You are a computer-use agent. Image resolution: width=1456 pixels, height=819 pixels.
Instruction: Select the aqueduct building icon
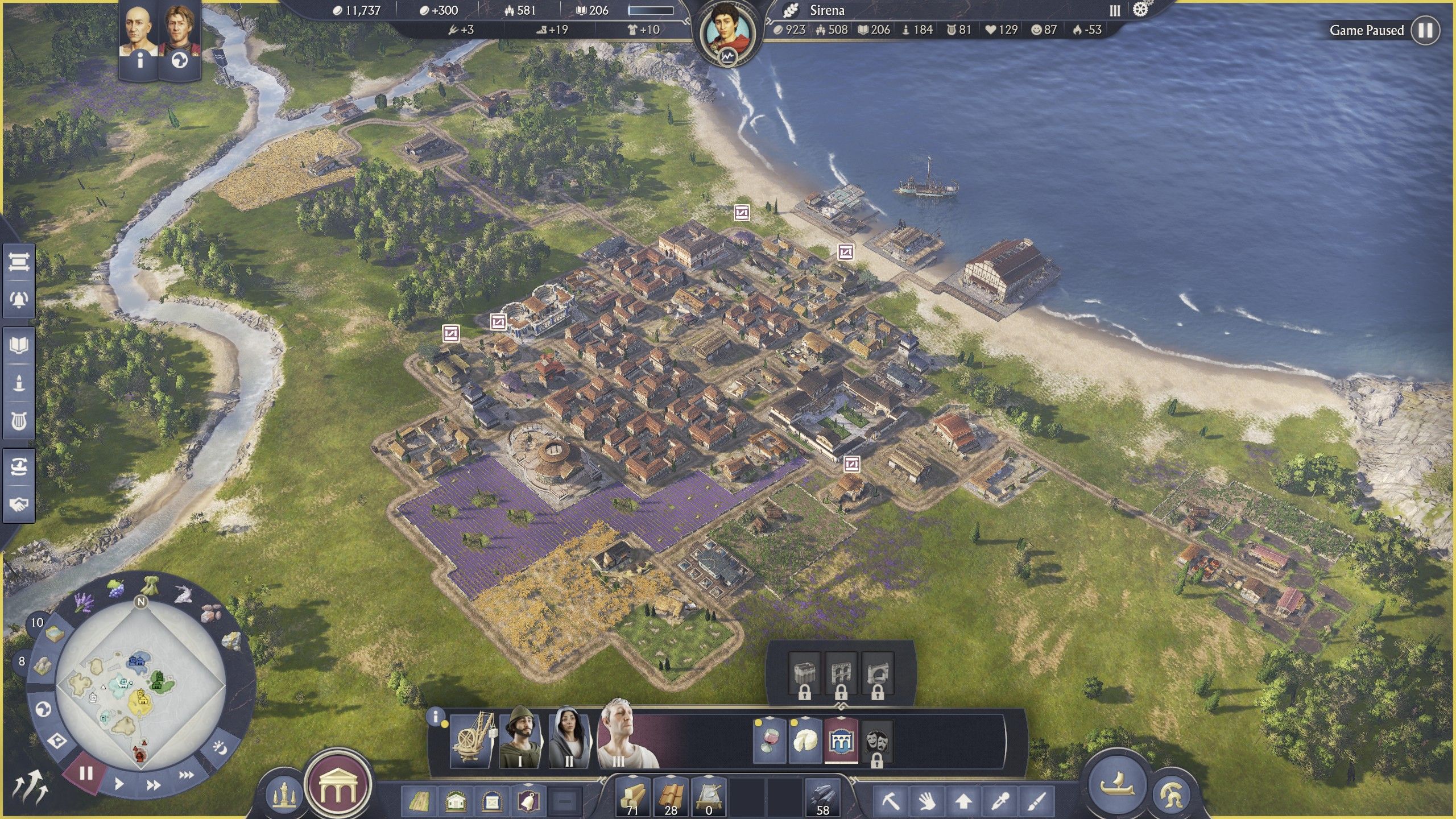841,741
